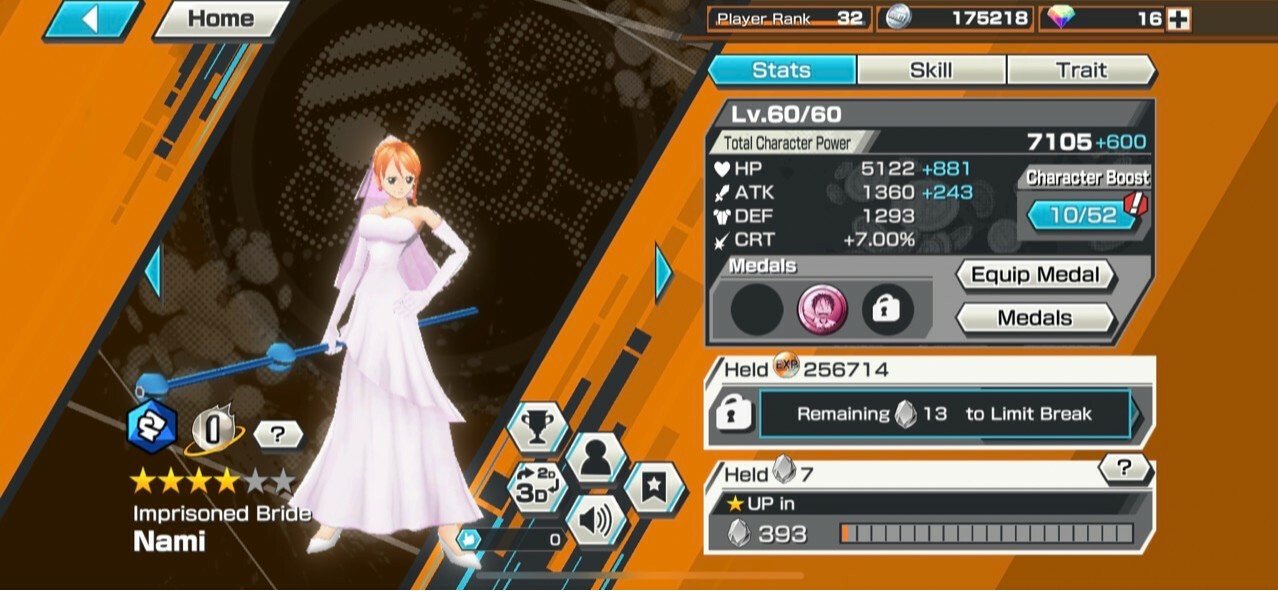Open the question mark info beside class icons
The width and height of the screenshot is (1278, 591).
[x=279, y=434]
